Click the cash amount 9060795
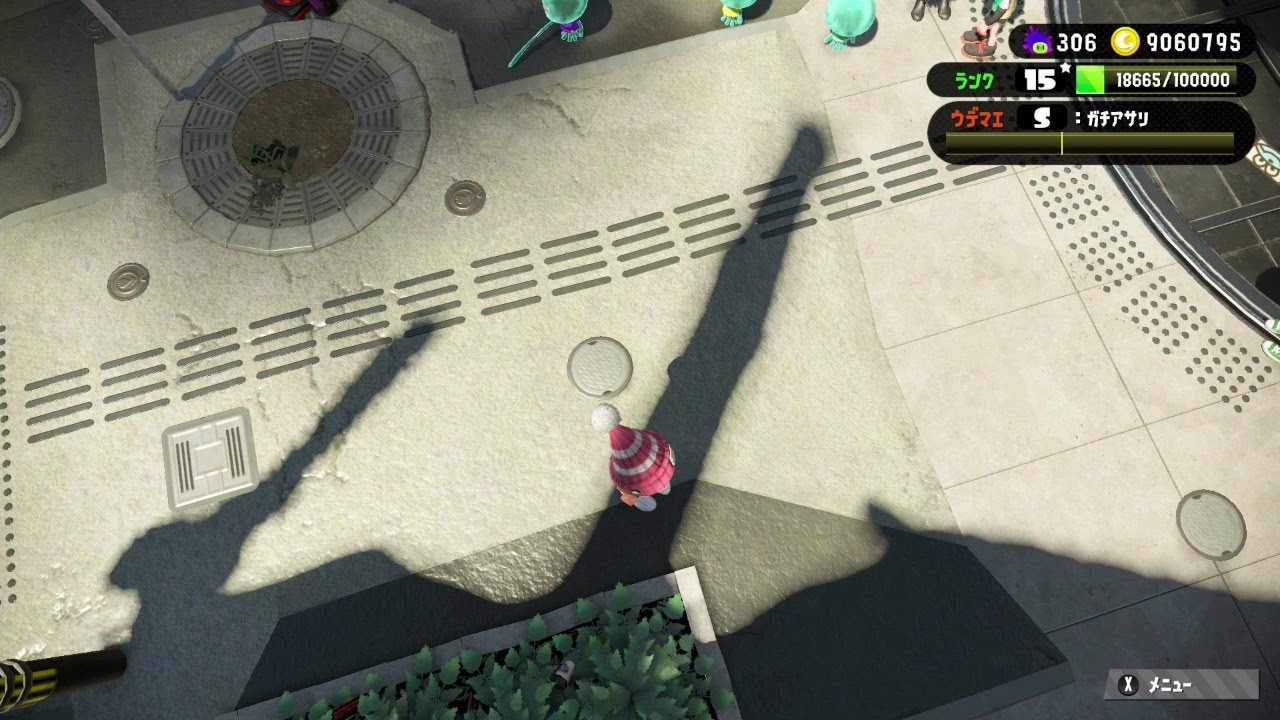This screenshot has height=720, width=1280. point(1195,43)
